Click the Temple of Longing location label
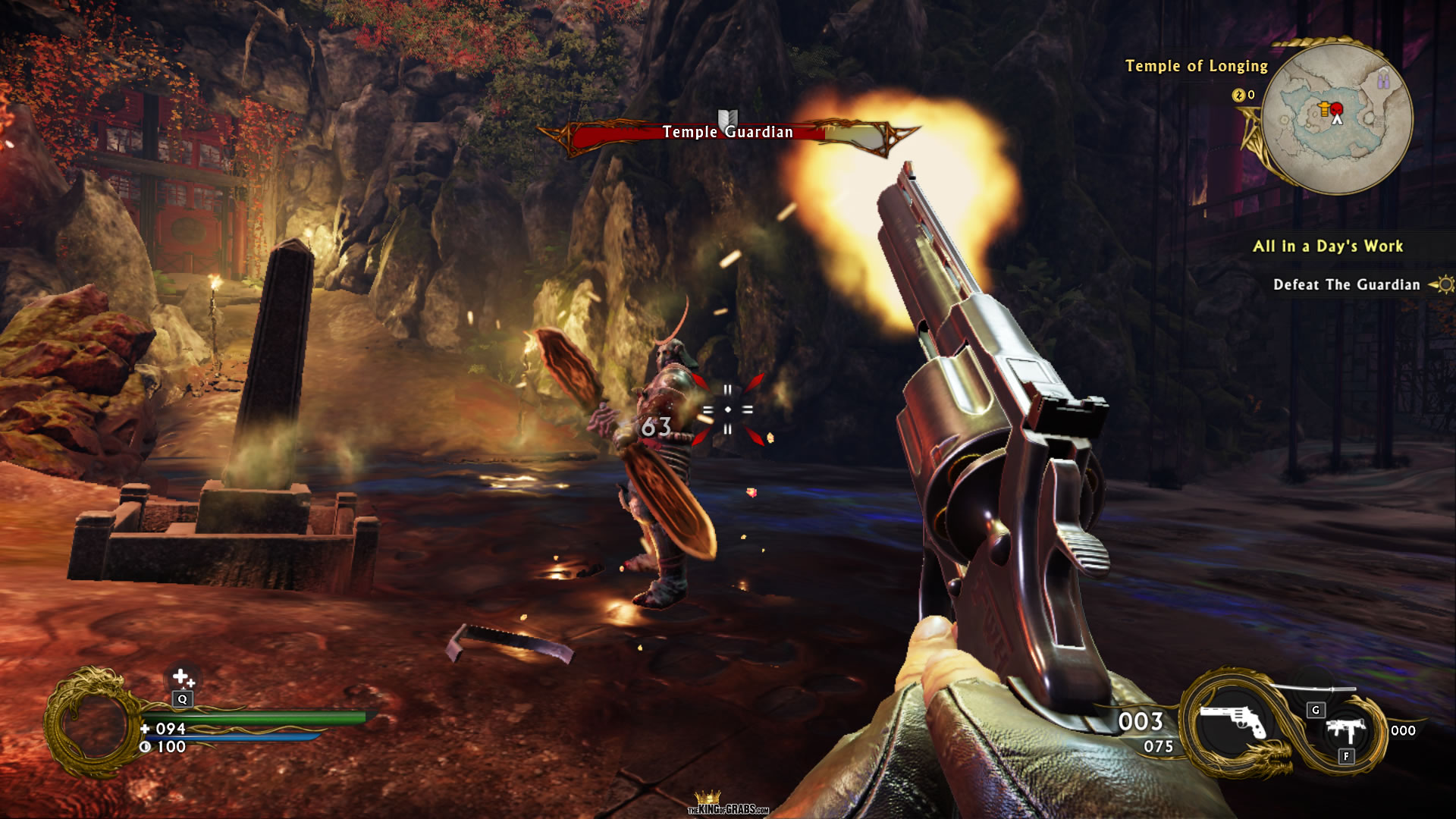The width and height of the screenshot is (1456, 819). click(1196, 67)
